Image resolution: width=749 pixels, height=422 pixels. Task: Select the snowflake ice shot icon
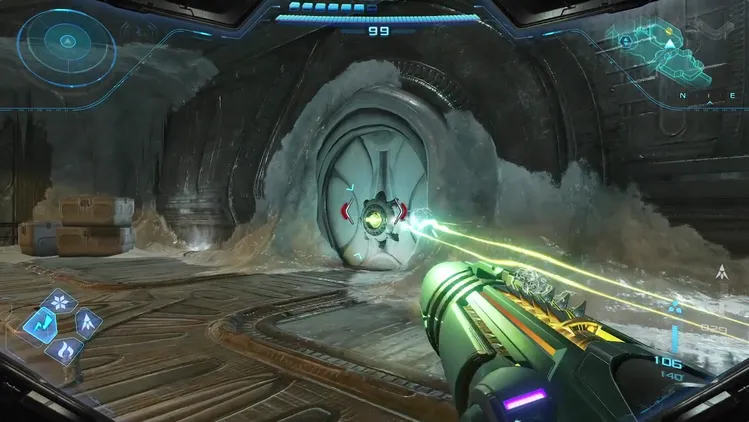click(x=61, y=302)
